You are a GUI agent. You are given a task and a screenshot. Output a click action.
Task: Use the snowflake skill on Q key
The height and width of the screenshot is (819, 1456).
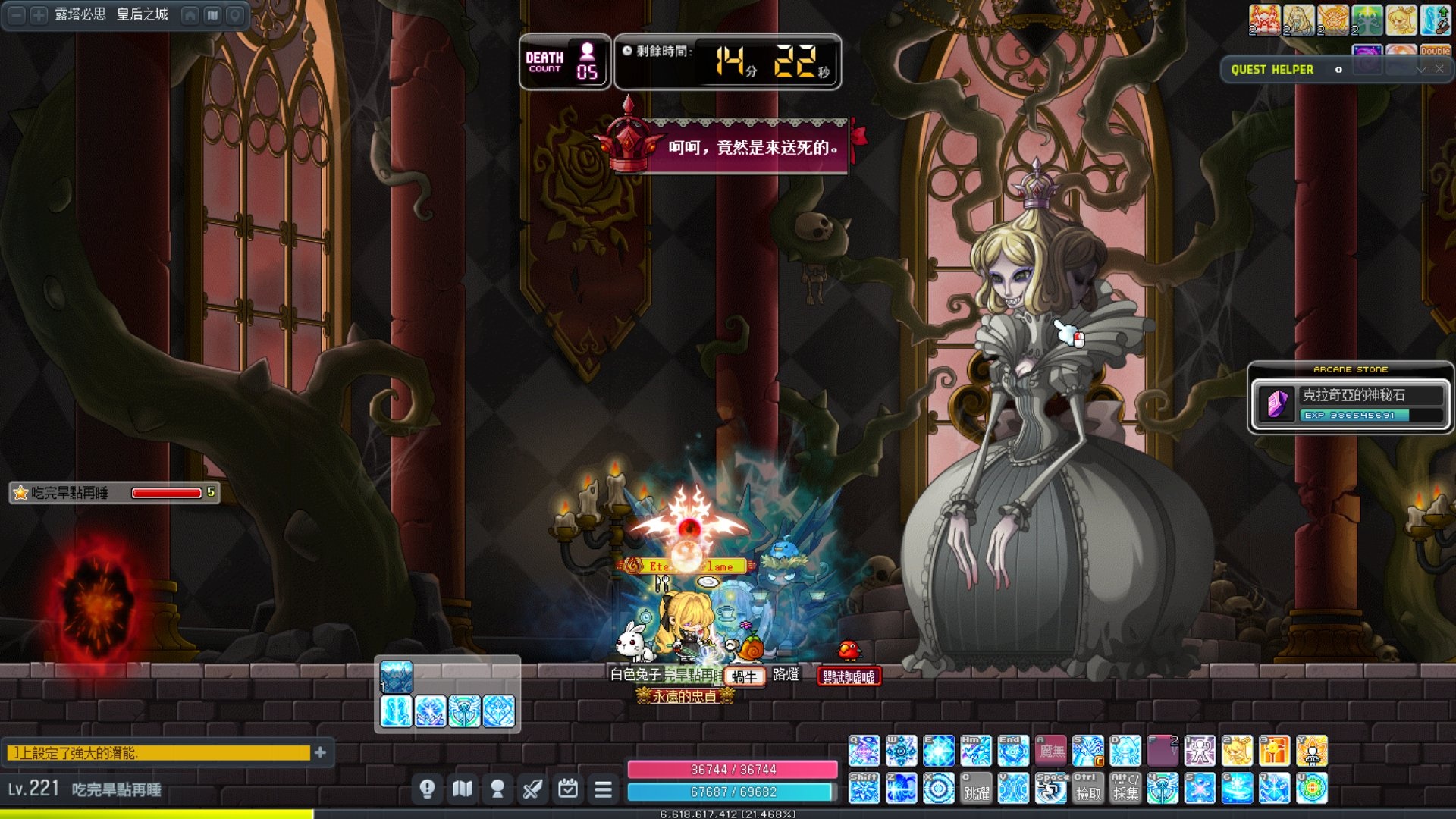pyautogui.click(x=864, y=751)
